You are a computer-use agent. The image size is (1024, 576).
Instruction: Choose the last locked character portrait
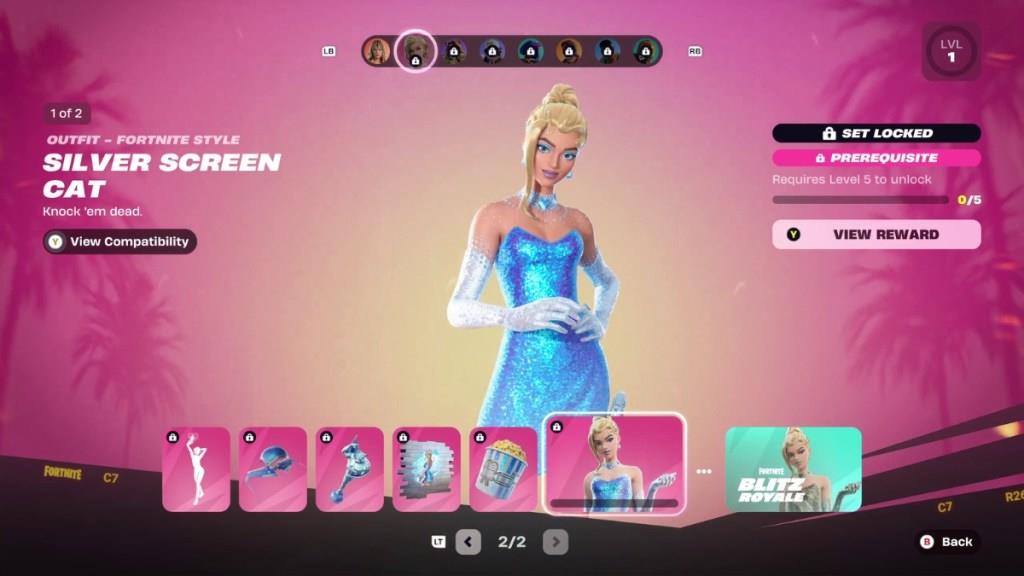pyautogui.click(x=646, y=51)
